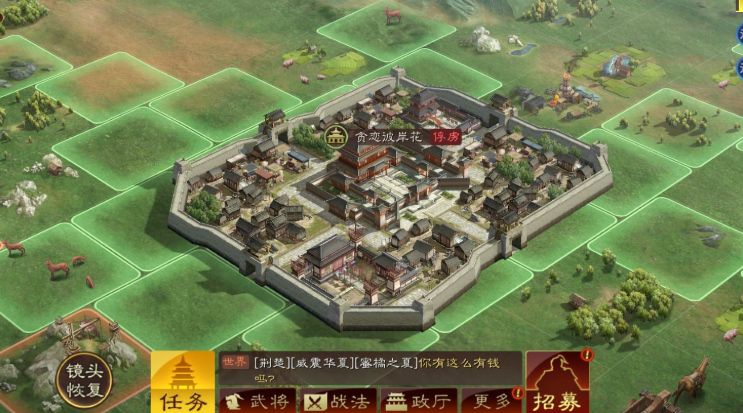Open the 任务 quest menu
Image resolution: width=743 pixels, height=413 pixels.
tap(181, 383)
